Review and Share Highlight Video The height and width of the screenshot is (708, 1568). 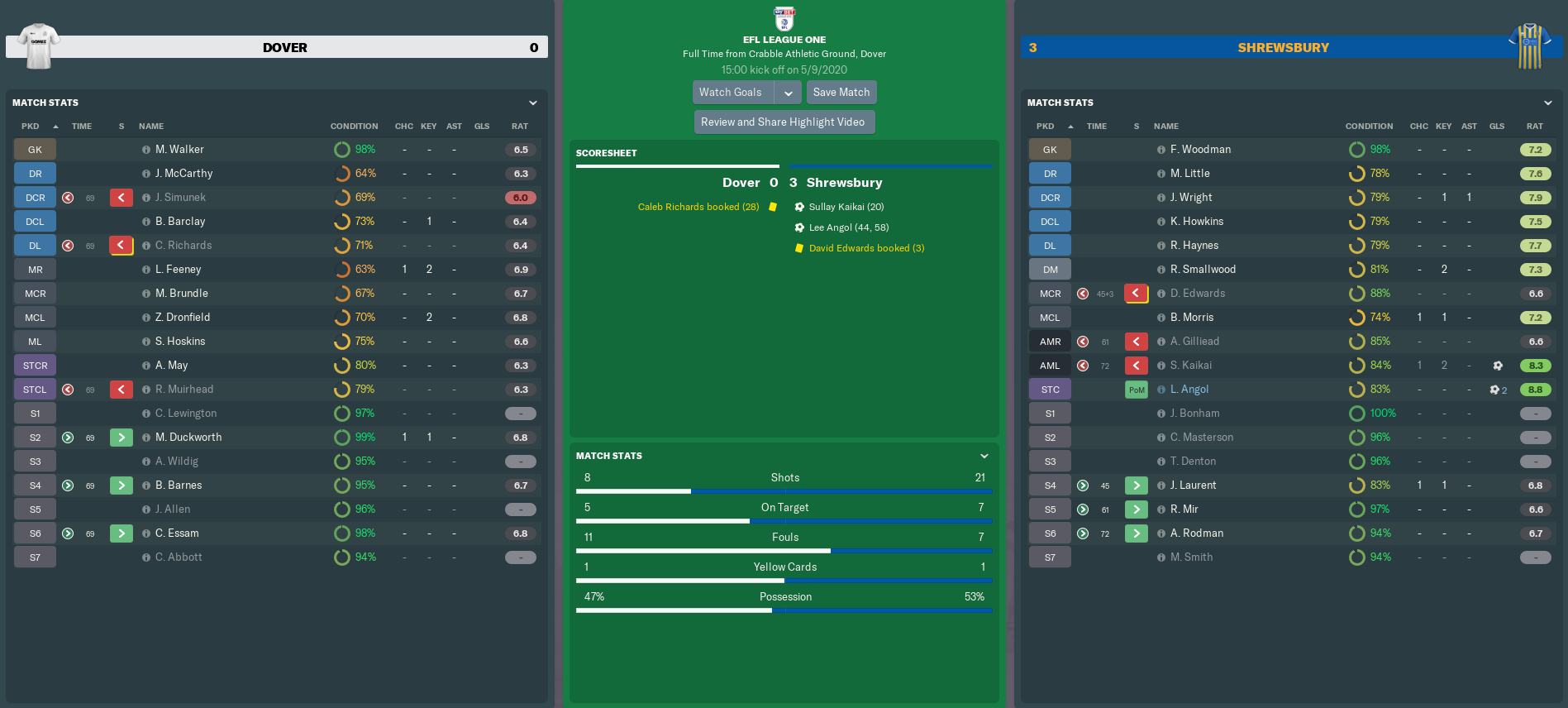(783, 122)
